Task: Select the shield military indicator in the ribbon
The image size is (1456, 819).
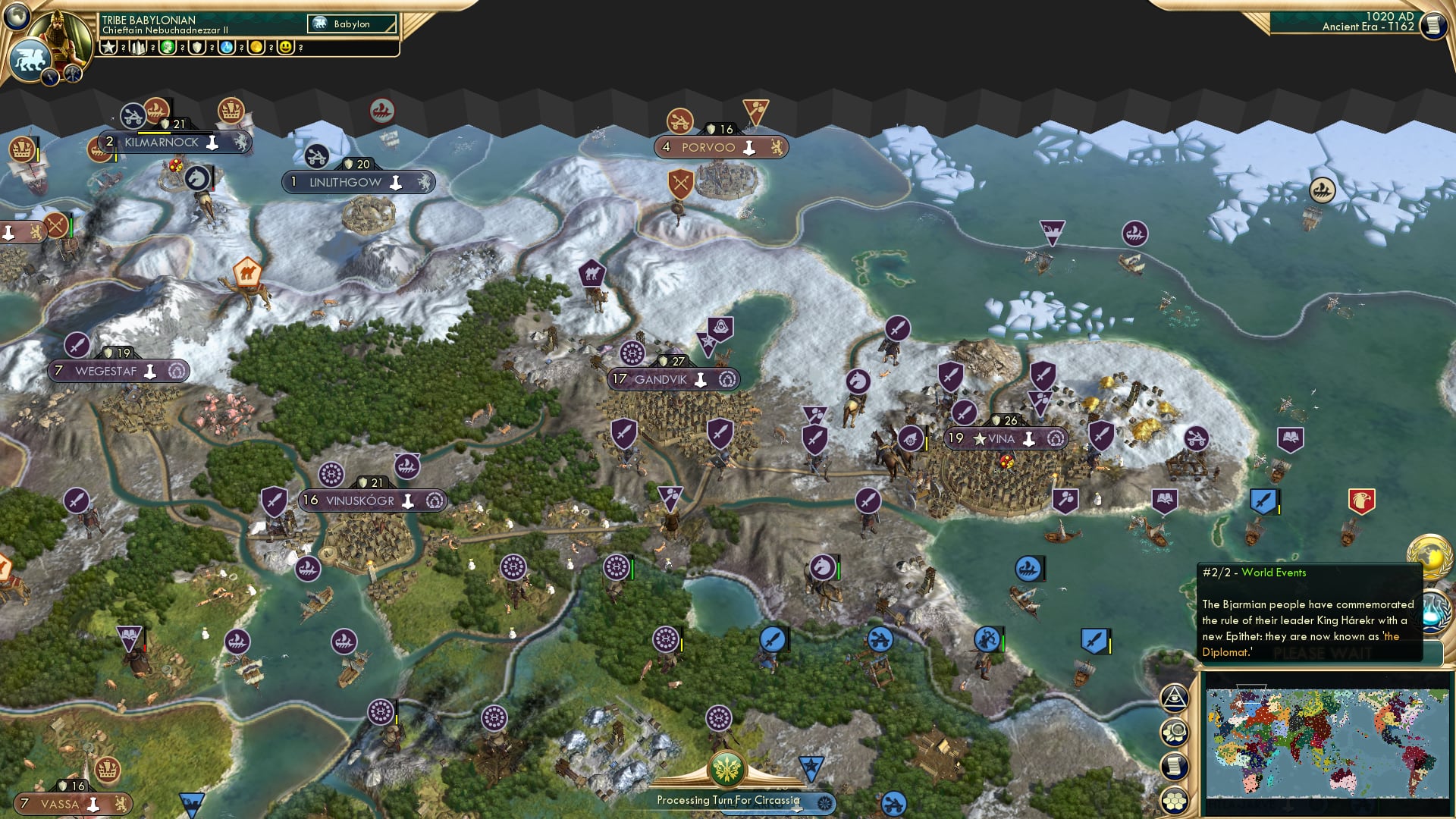Action: click(196, 47)
